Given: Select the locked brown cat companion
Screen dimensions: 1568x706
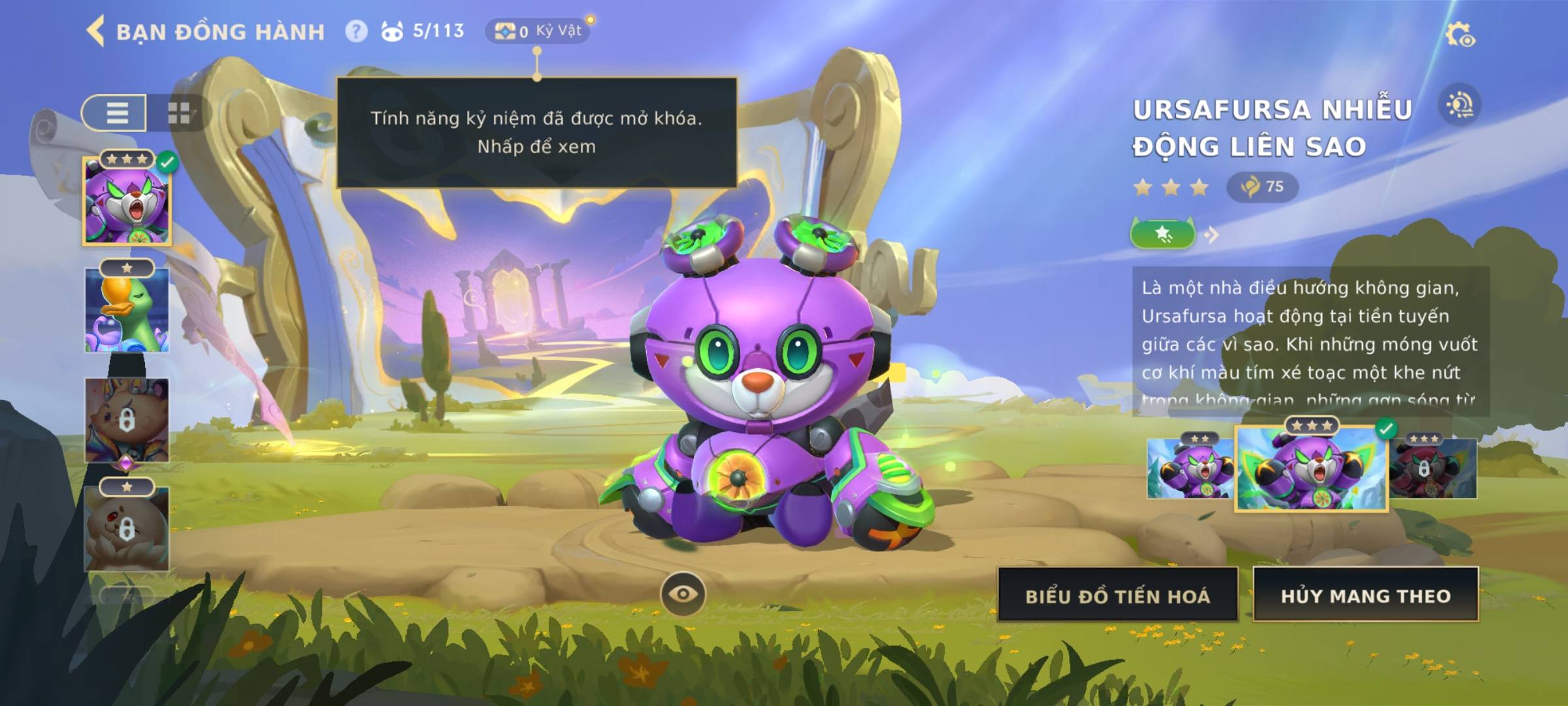Looking at the screenshot, I should click(127, 420).
